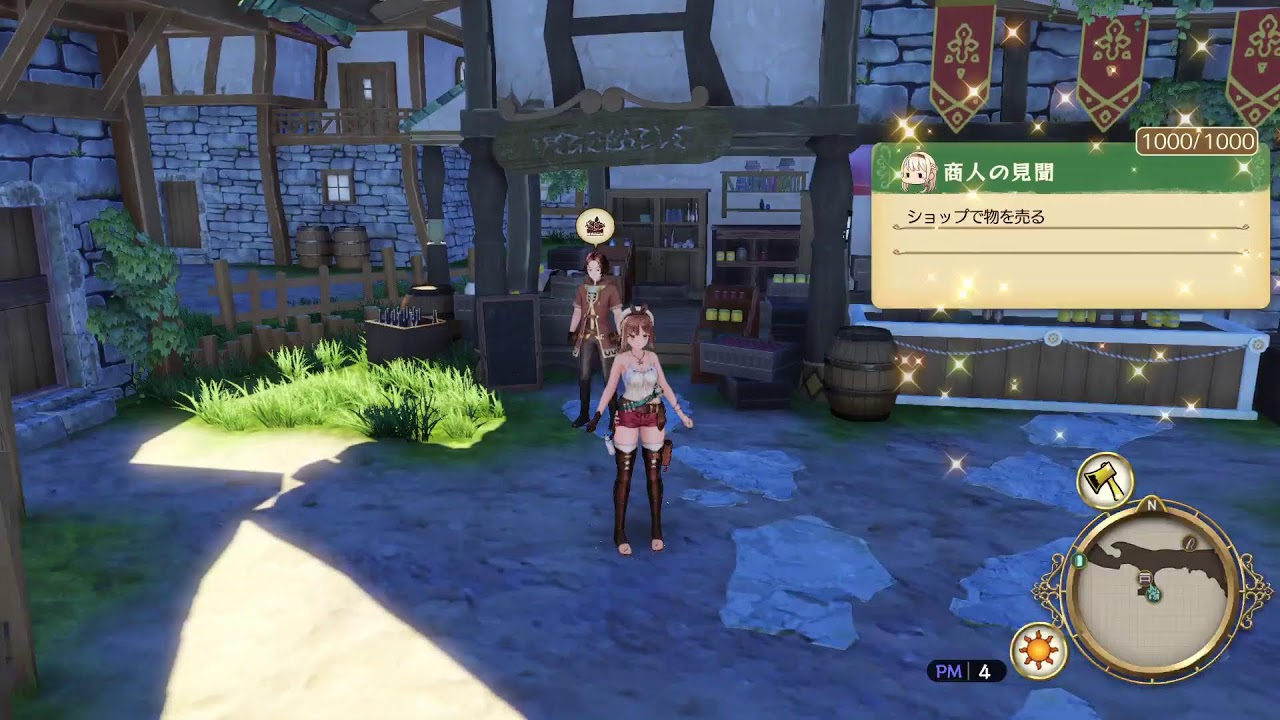Viewport: 1280px width, 720px height.
Task: Select the ショップで物を売る objective line
Action: pyautogui.click(x=975, y=216)
